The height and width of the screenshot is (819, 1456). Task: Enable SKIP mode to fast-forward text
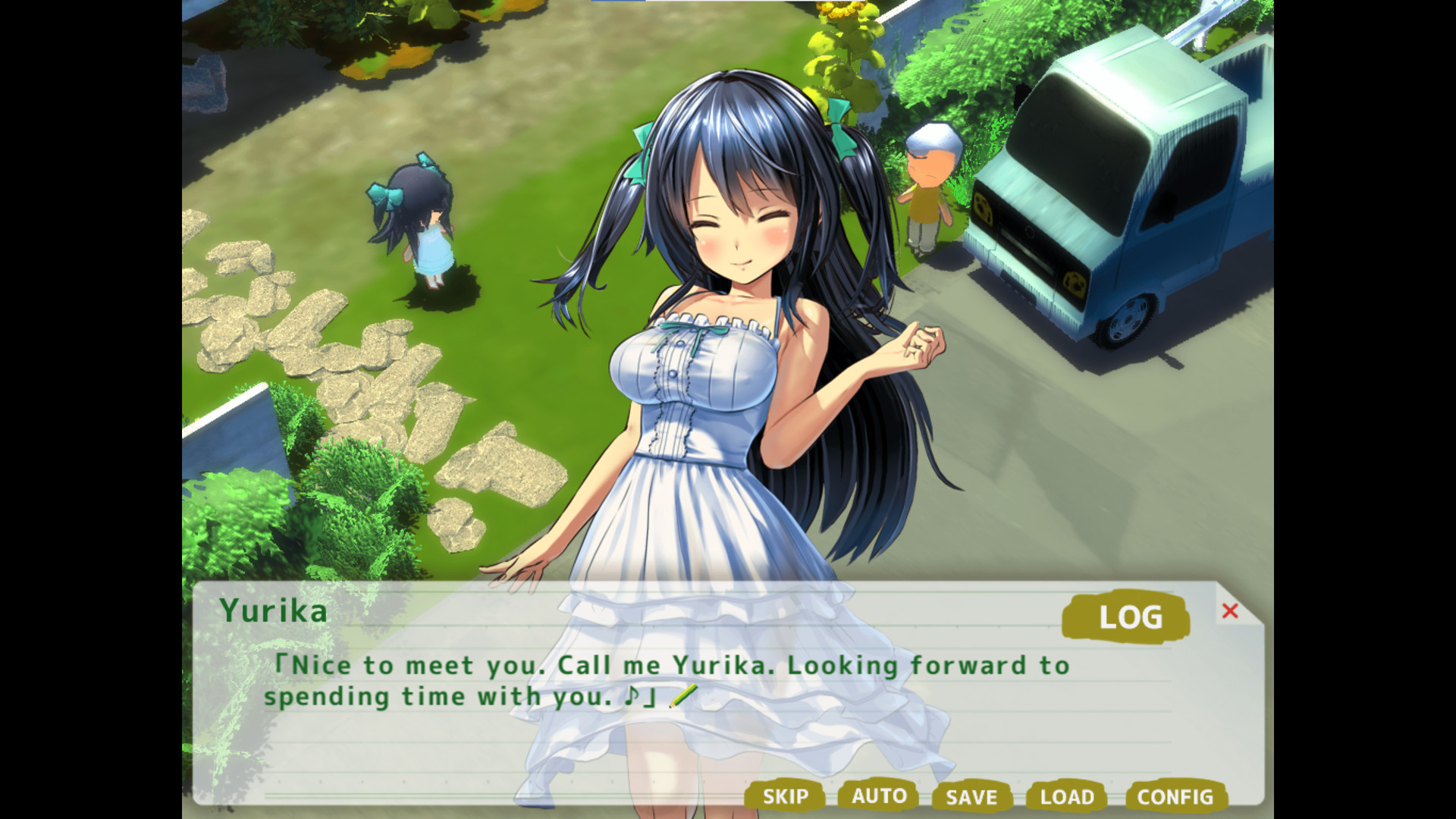click(786, 797)
